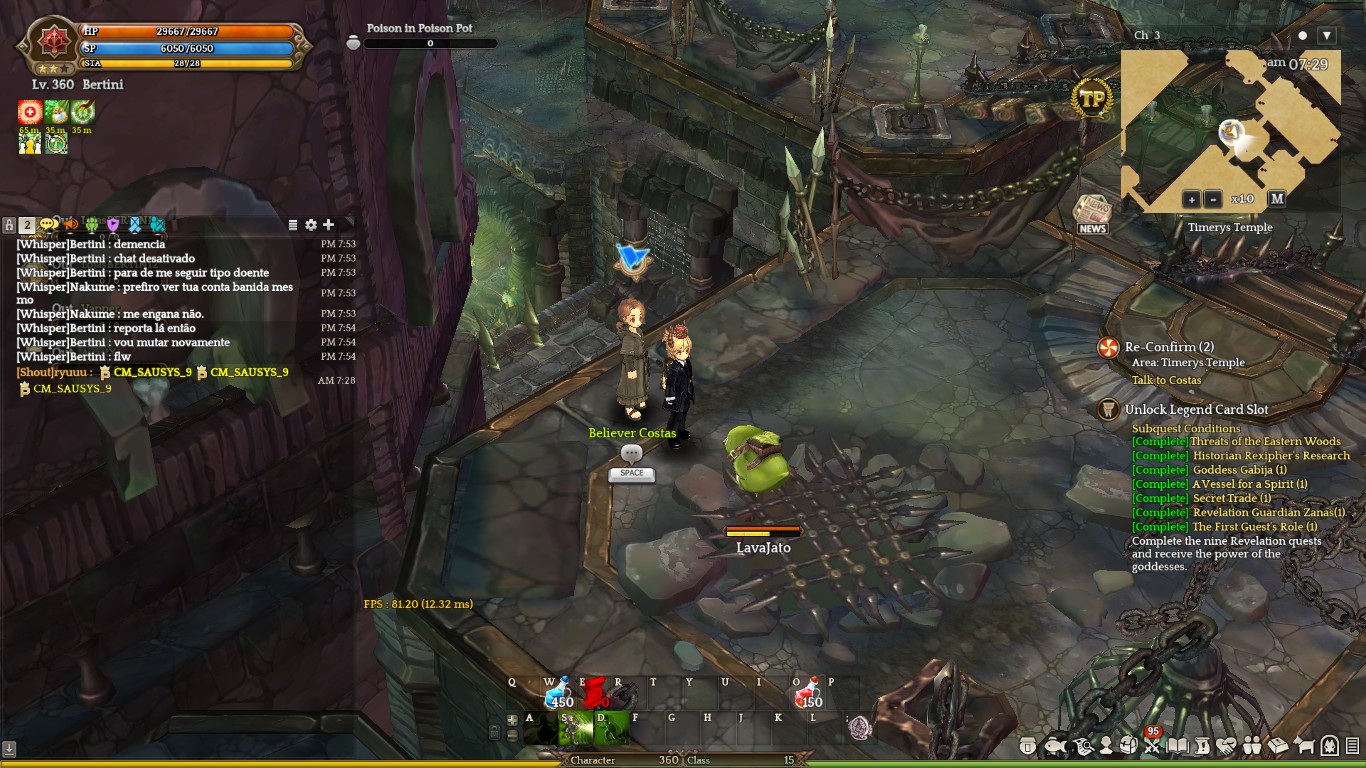Open the TP shop gold badge
Image resolution: width=1366 pixels, height=768 pixels.
[x=1092, y=99]
